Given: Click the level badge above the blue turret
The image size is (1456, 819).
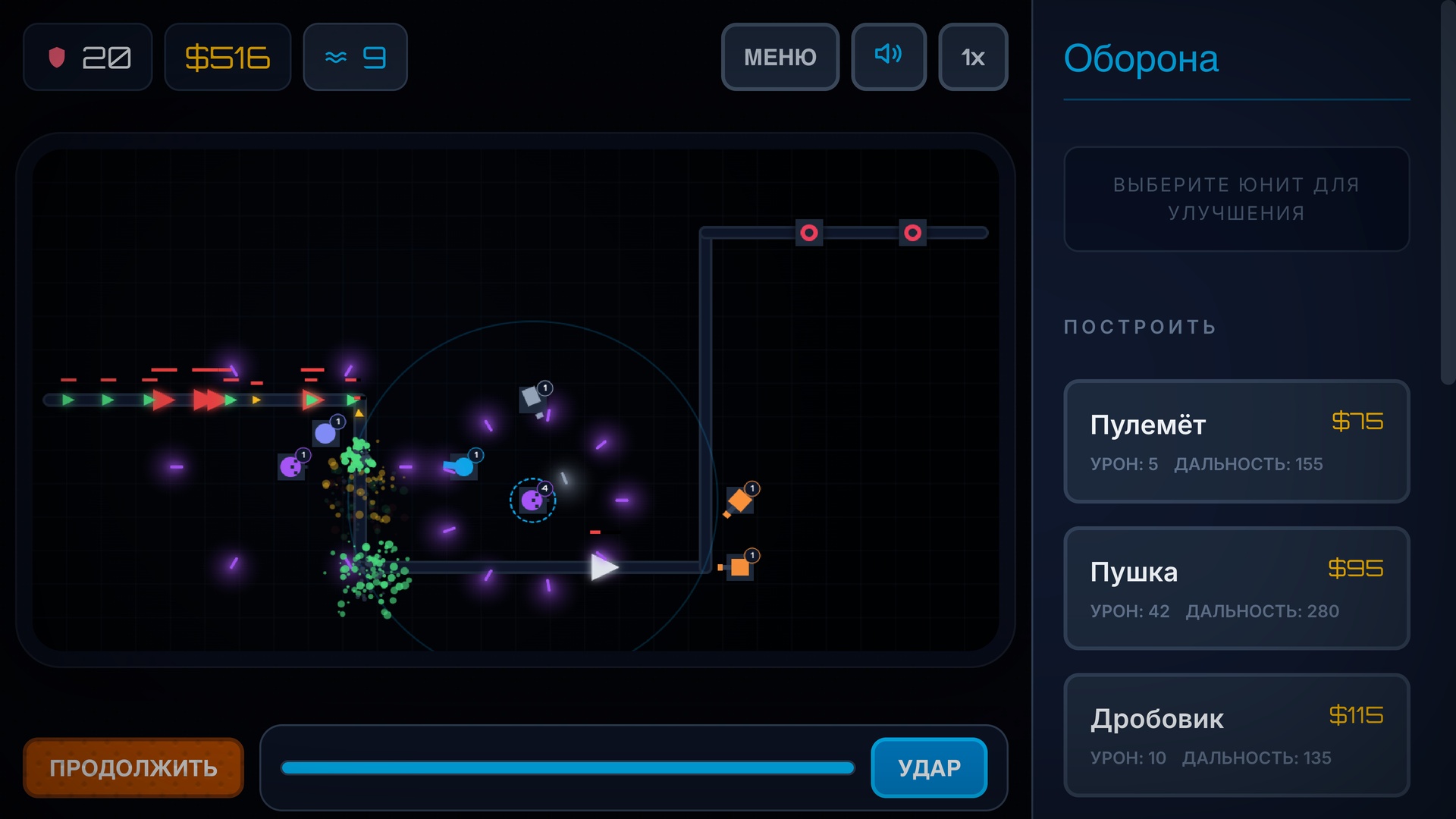Looking at the screenshot, I should tap(476, 453).
